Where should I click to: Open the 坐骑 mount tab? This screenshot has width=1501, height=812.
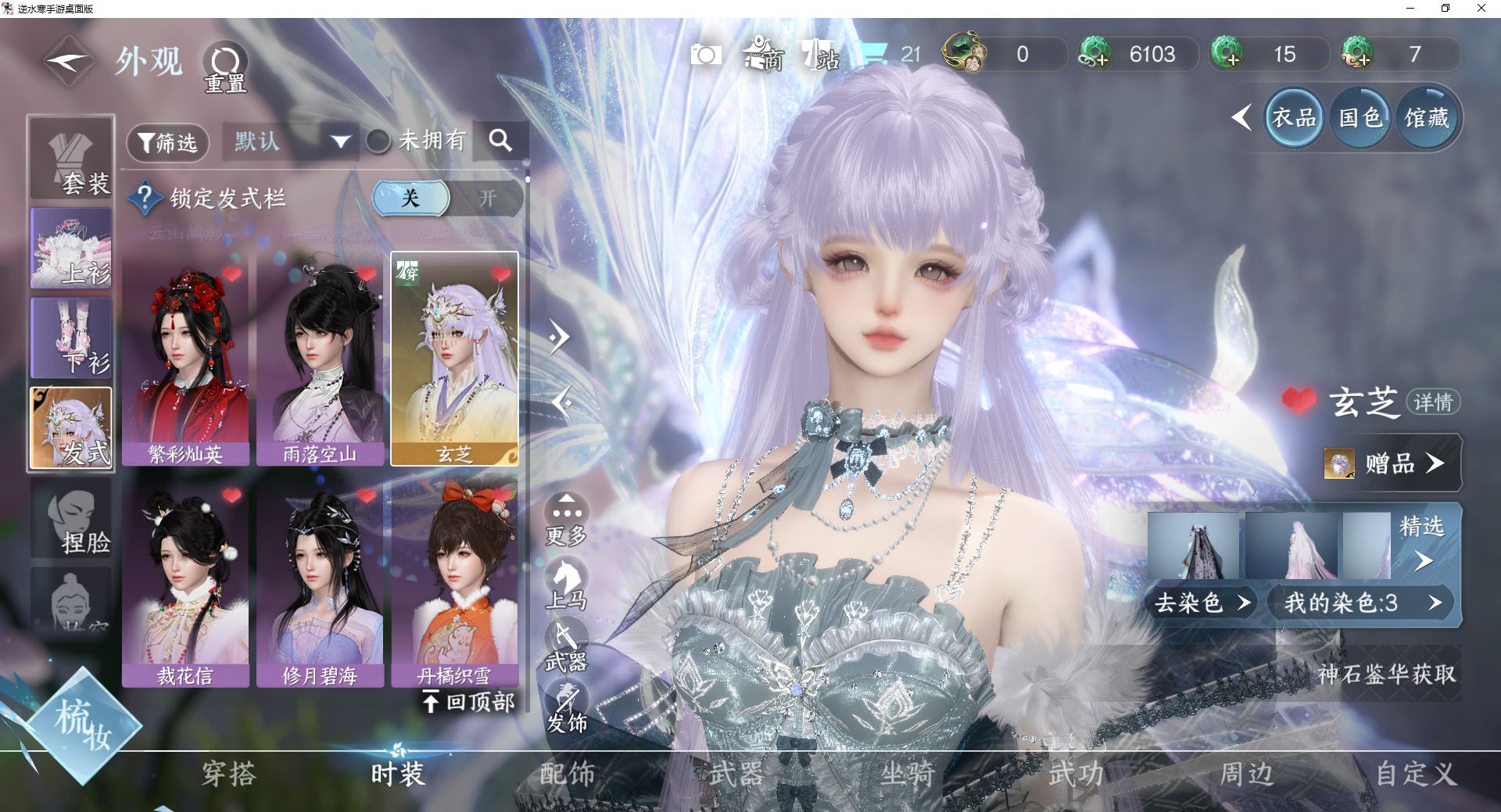point(907,774)
